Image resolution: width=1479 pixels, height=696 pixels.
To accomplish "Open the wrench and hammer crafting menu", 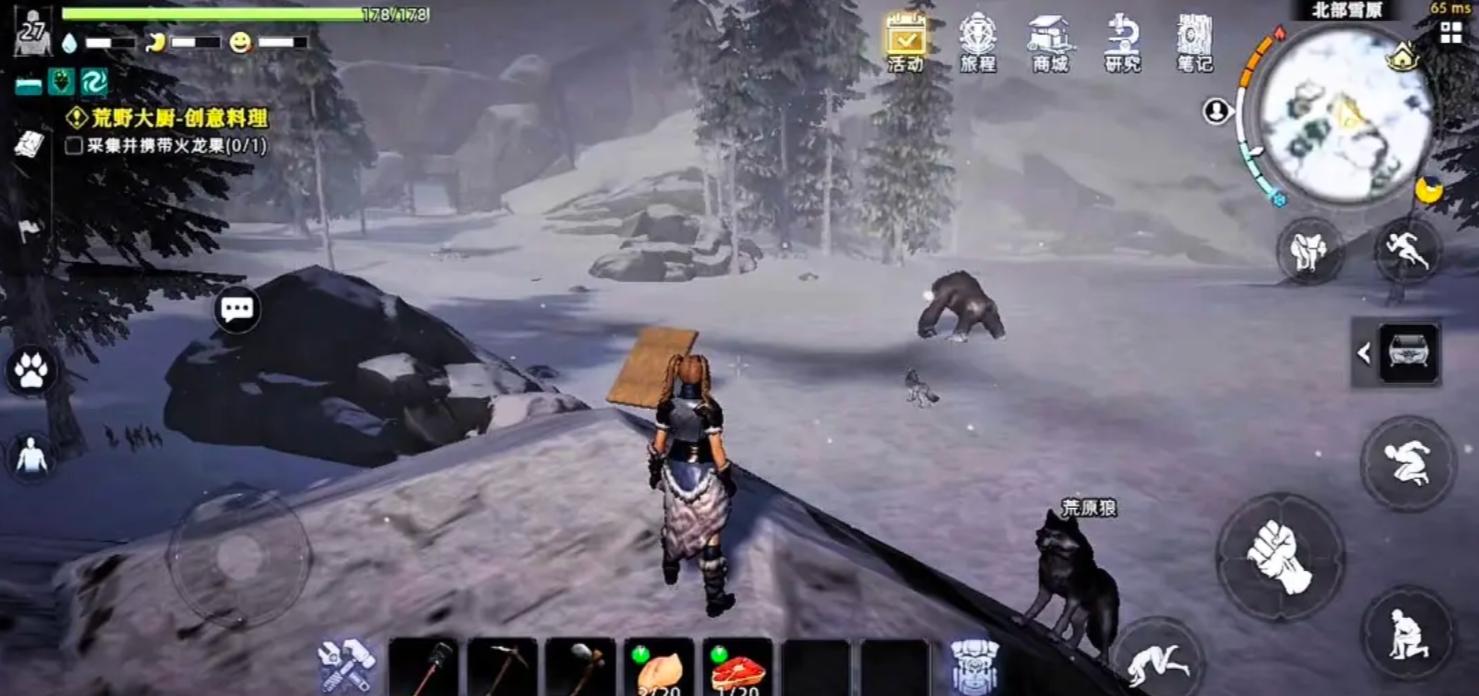I will [x=346, y=665].
